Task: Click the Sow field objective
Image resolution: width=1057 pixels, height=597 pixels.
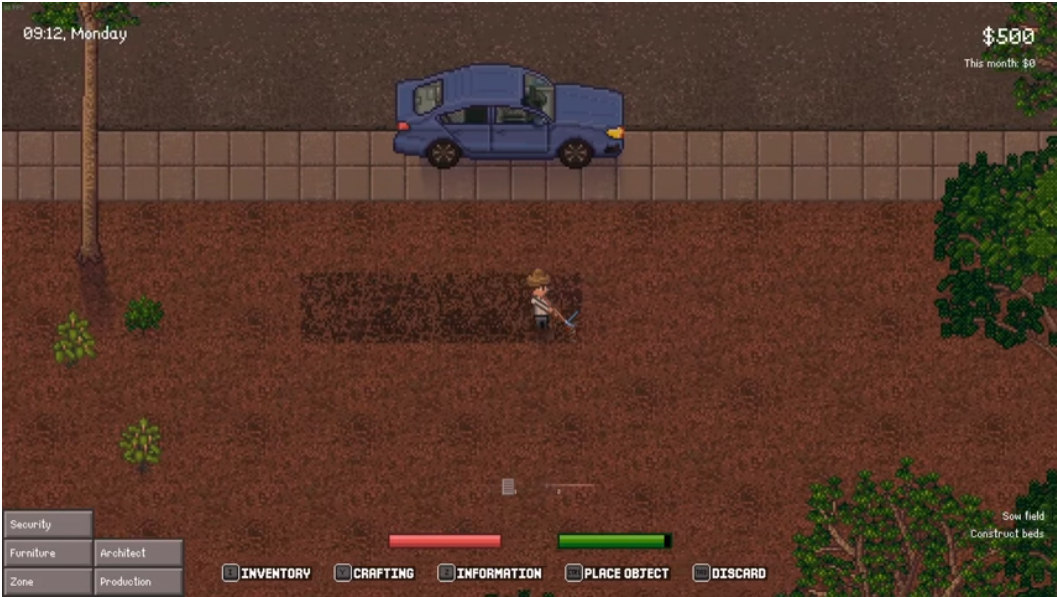Action: point(1023,516)
